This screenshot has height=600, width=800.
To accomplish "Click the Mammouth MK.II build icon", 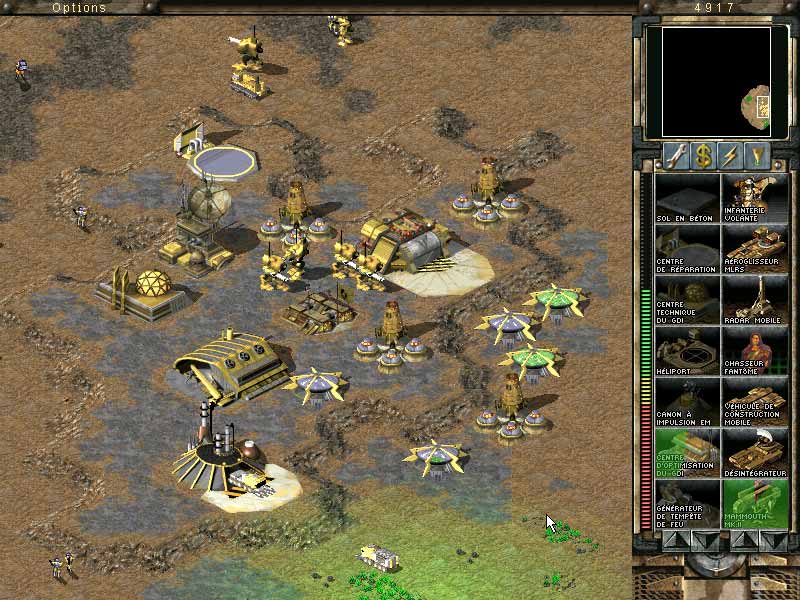I will coord(755,504).
